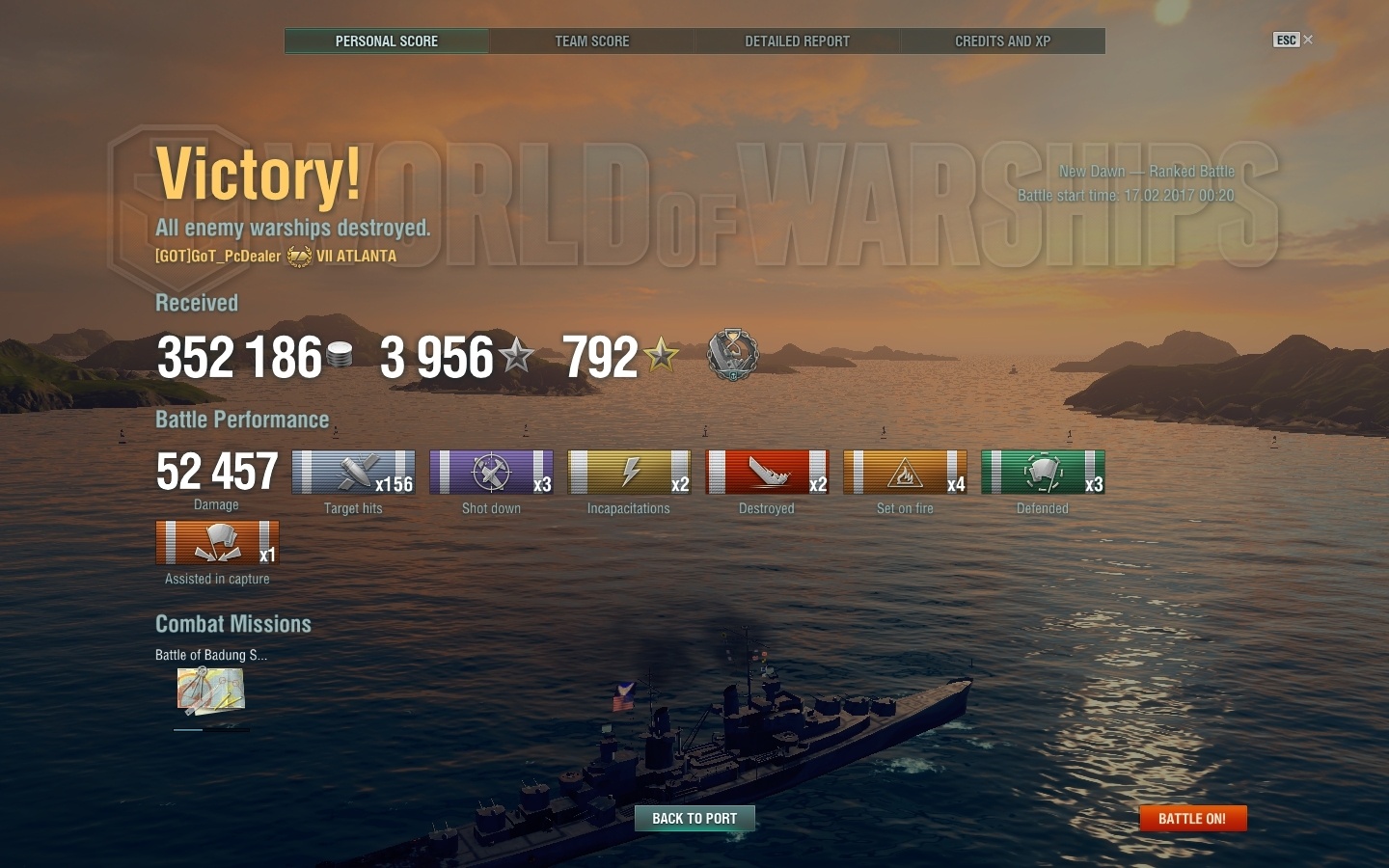Switch to the Team Score tab
1389x868 pixels.
tap(591, 41)
